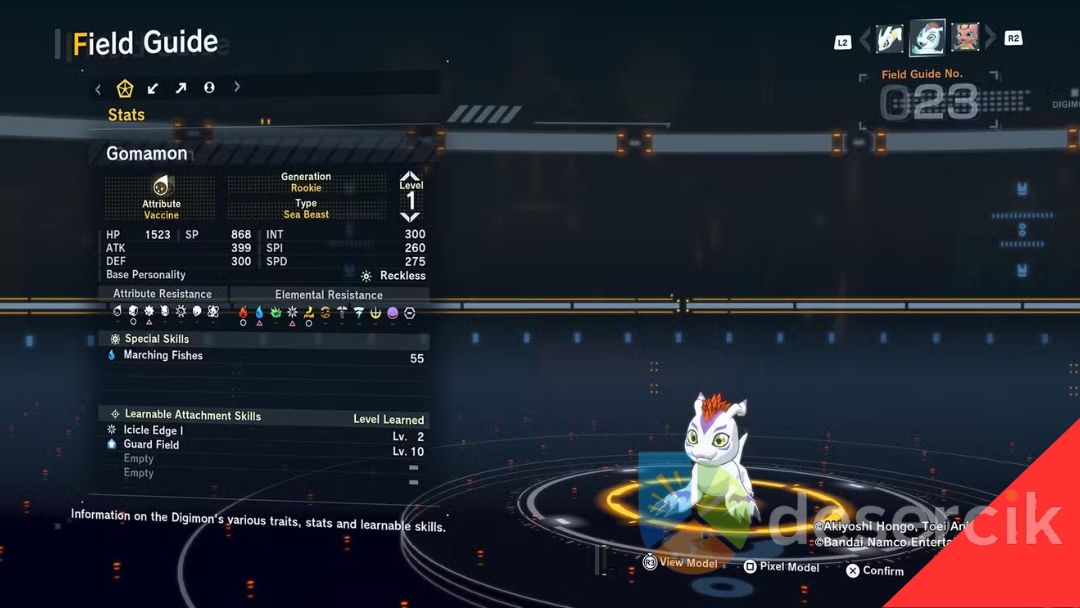Select the Guard Field attachment skill
This screenshot has width=1080, height=608.
[x=151, y=444]
